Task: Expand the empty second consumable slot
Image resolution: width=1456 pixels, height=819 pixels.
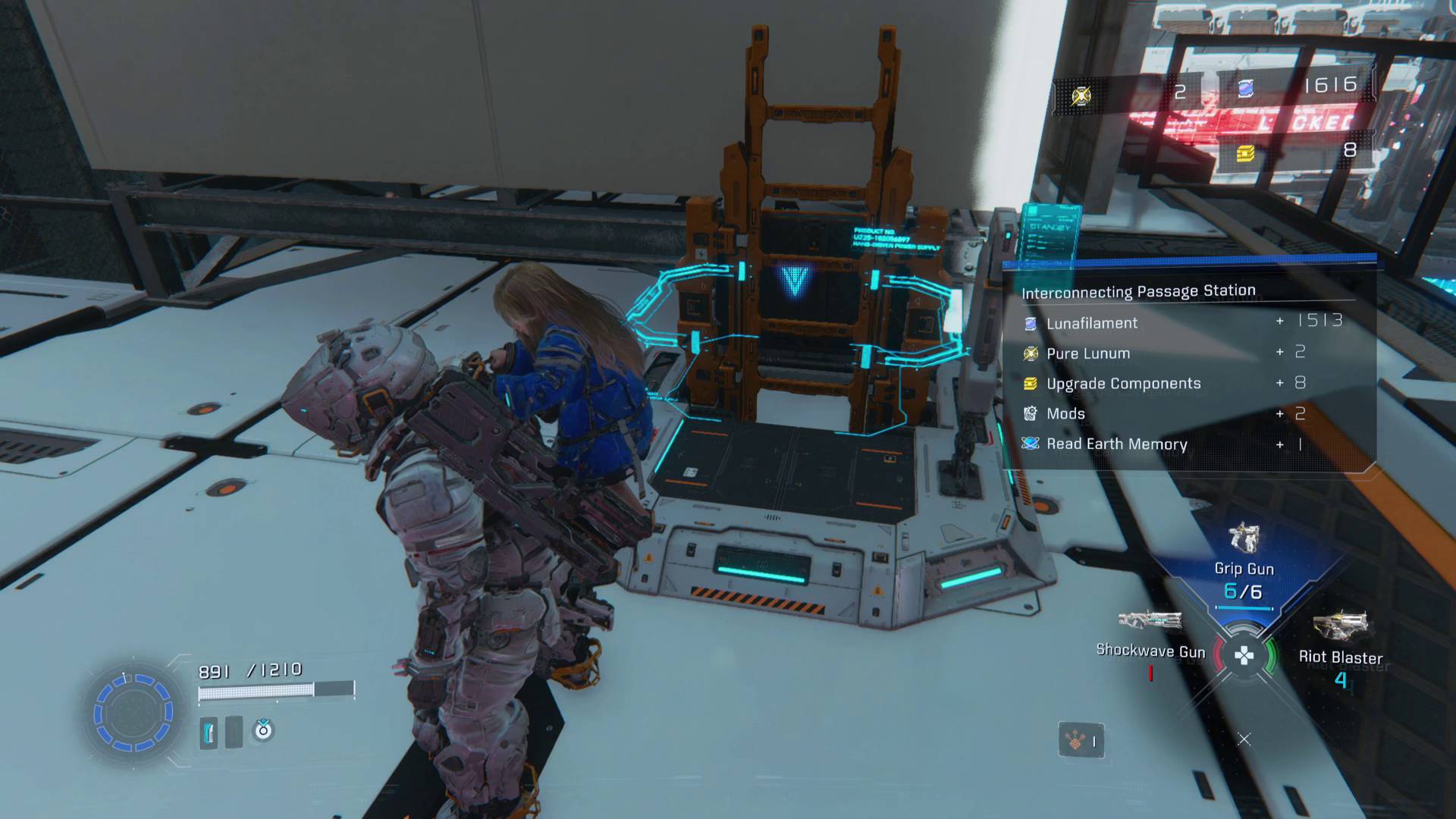Action: tap(233, 734)
